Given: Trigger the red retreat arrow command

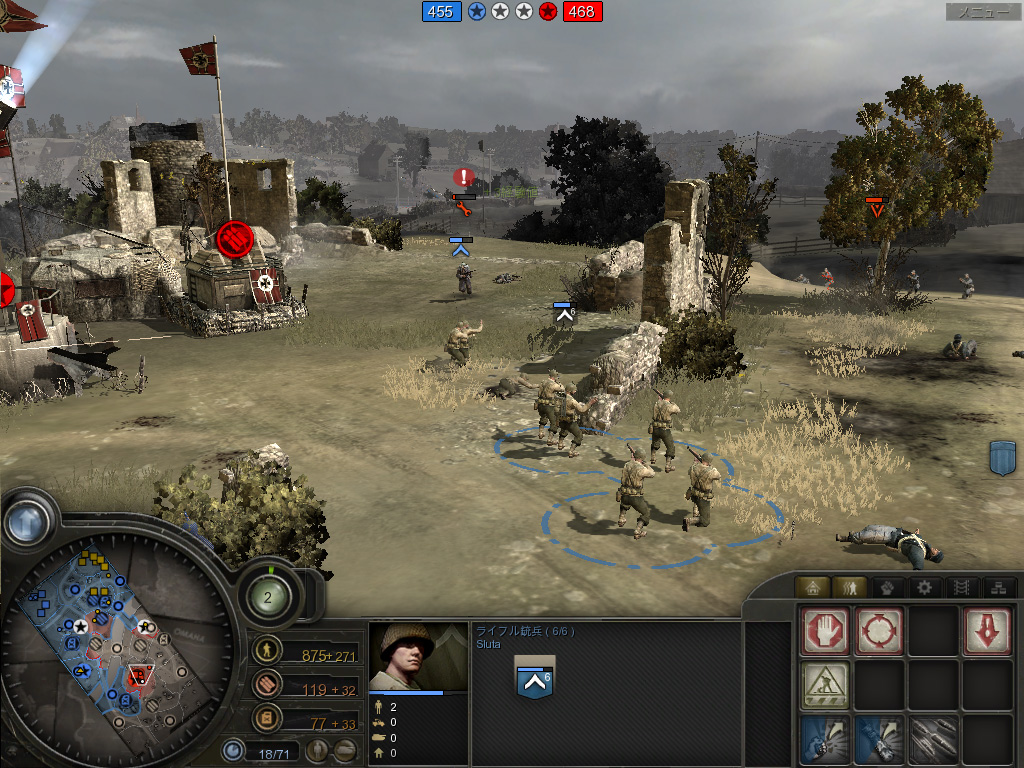Looking at the screenshot, I should click(x=986, y=632).
